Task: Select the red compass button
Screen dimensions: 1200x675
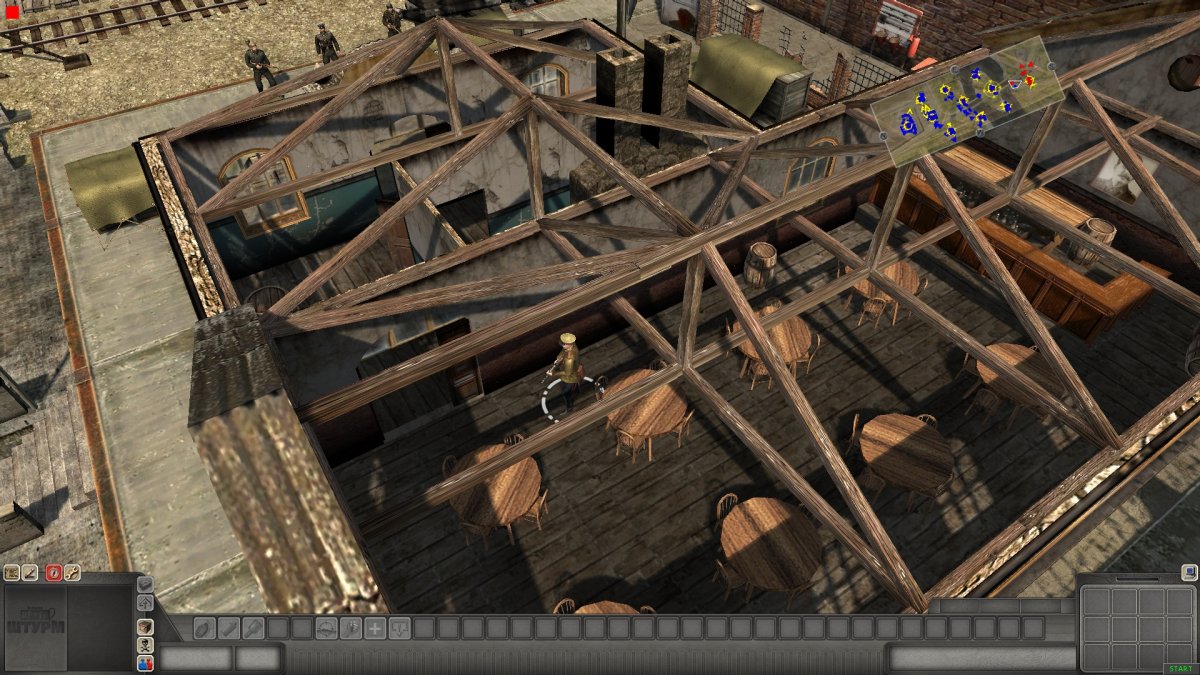Action: pyautogui.click(x=53, y=573)
